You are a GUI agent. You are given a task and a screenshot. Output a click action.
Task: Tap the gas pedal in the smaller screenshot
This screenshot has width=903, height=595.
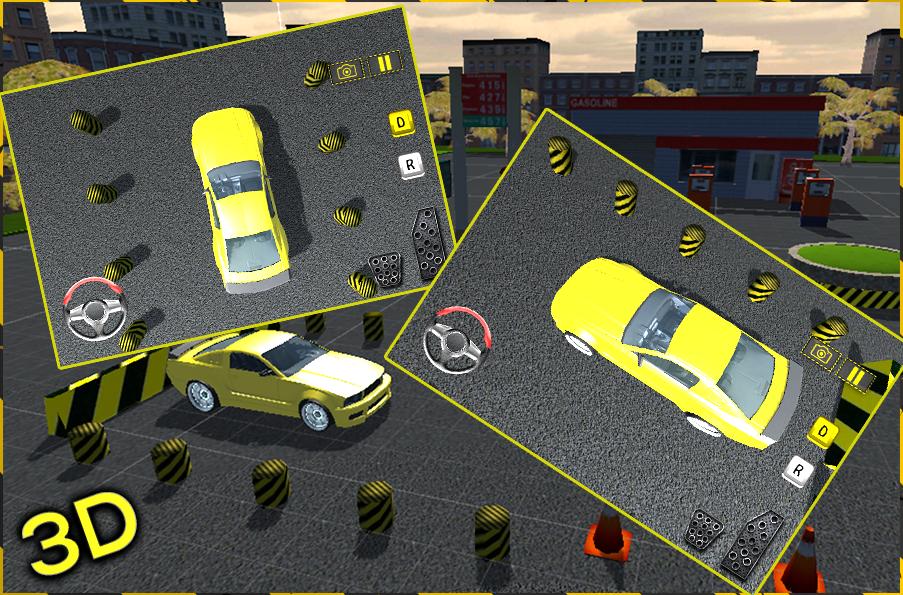pos(428,243)
